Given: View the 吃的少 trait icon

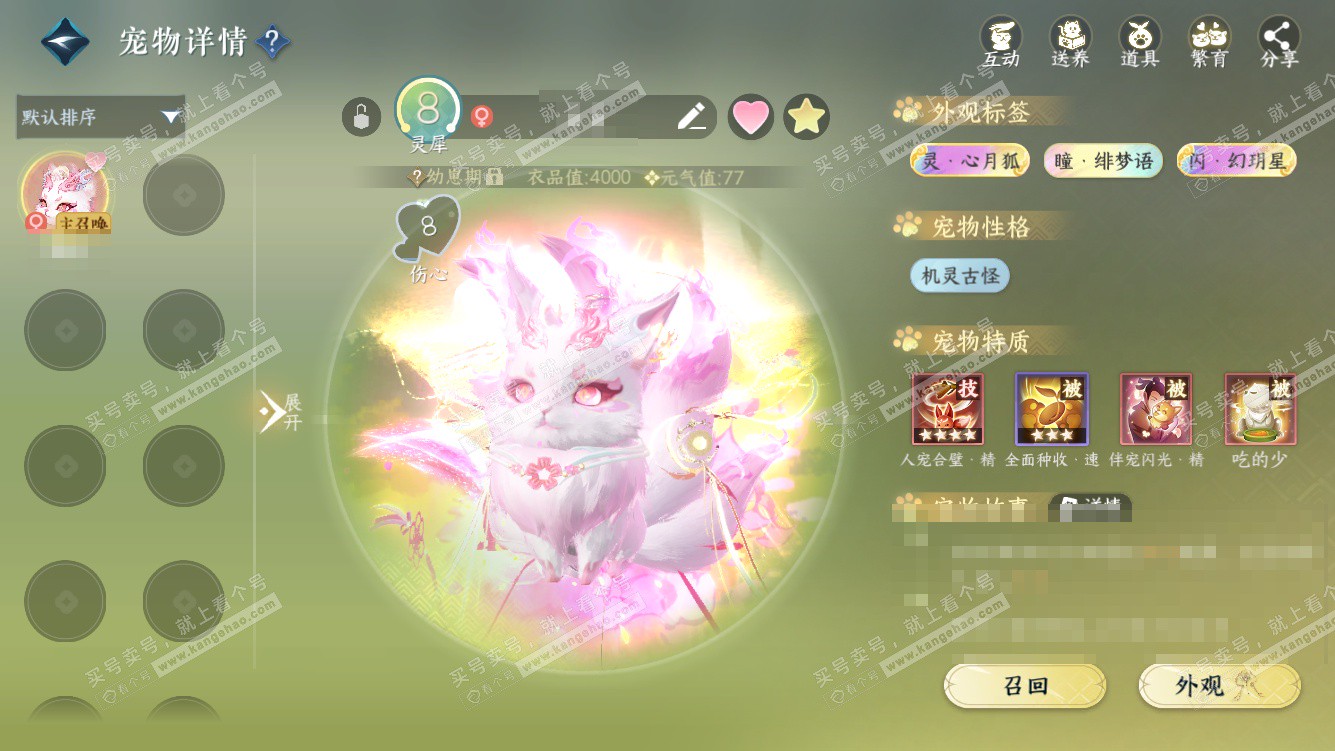Looking at the screenshot, I should [x=1260, y=409].
